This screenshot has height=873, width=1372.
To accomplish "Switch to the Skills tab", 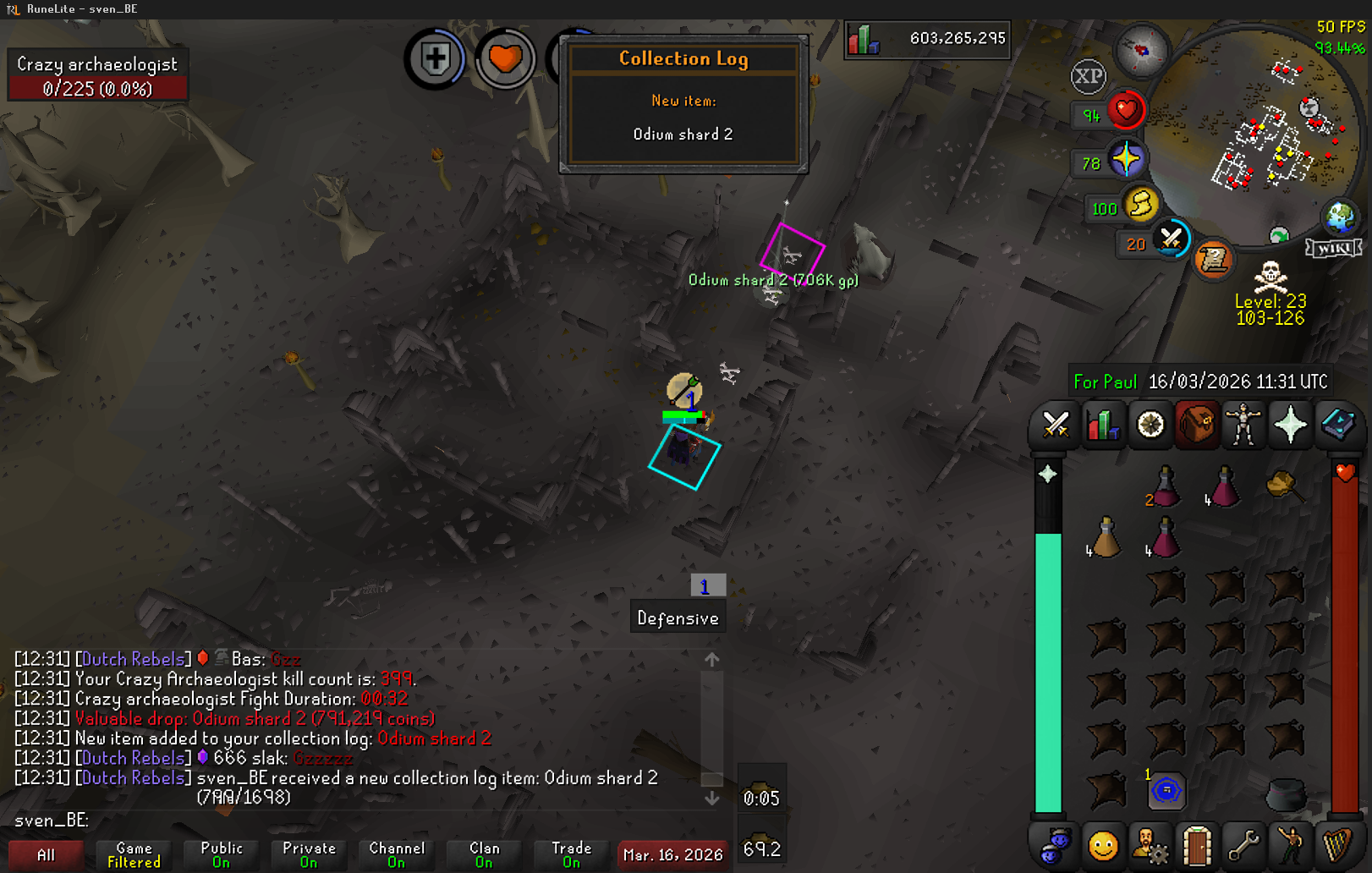I will [x=1102, y=424].
